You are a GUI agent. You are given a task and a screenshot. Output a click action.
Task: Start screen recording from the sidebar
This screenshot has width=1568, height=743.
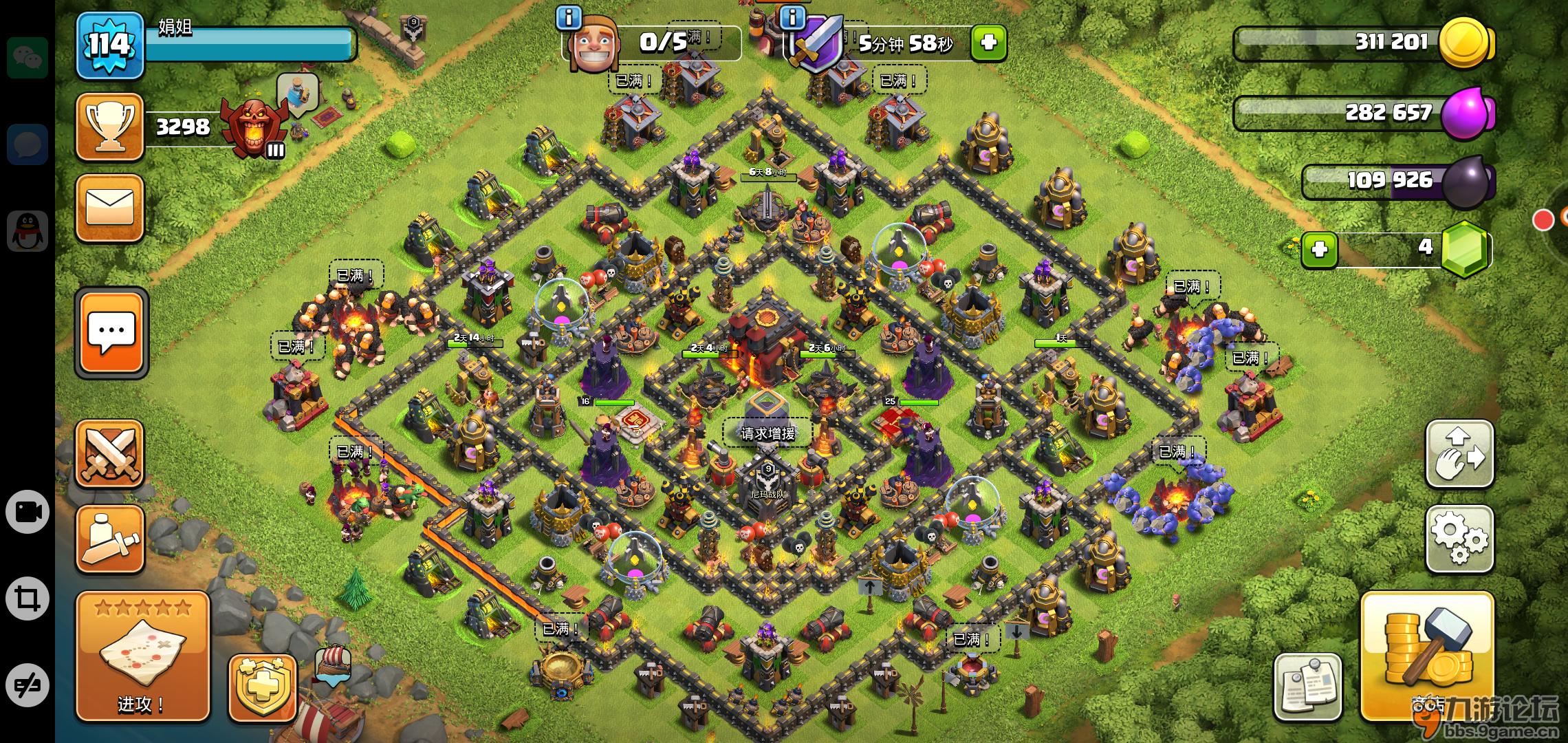27,512
